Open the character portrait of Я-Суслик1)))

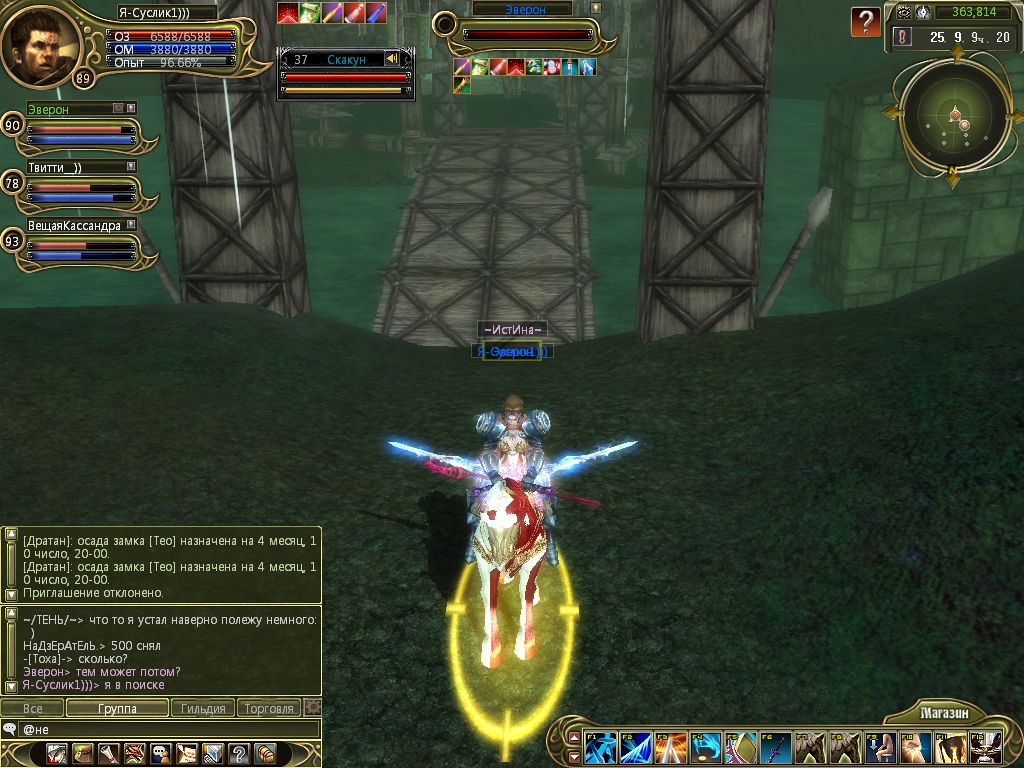40,45
